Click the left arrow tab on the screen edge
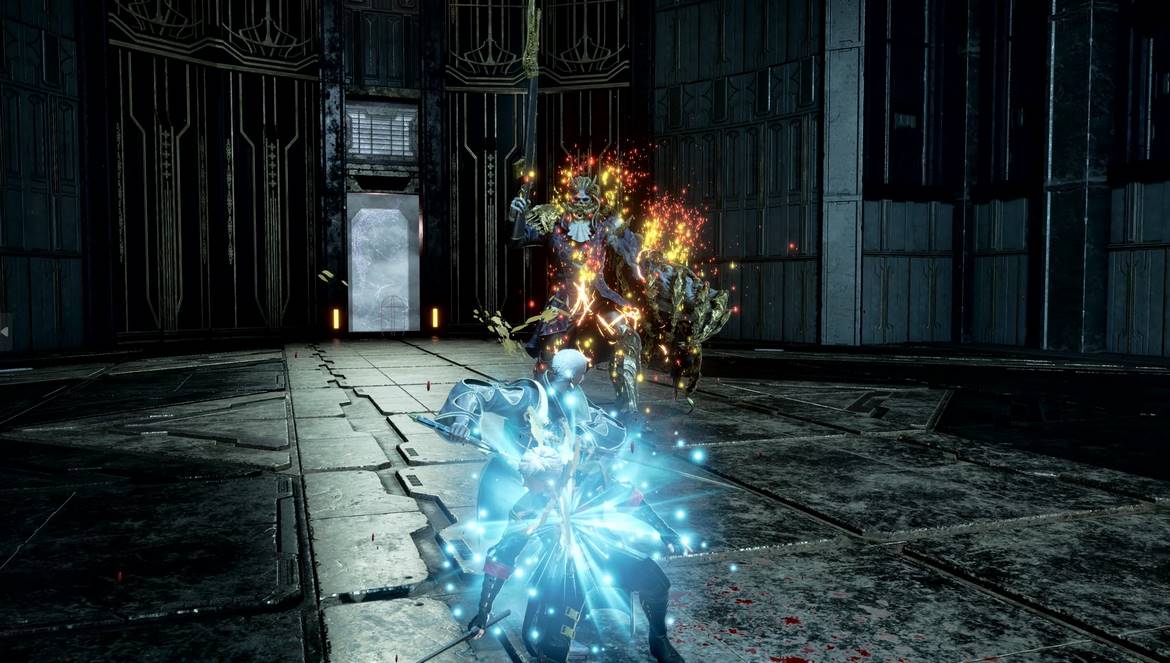This screenshot has width=1170, height=663. point(5,332)
